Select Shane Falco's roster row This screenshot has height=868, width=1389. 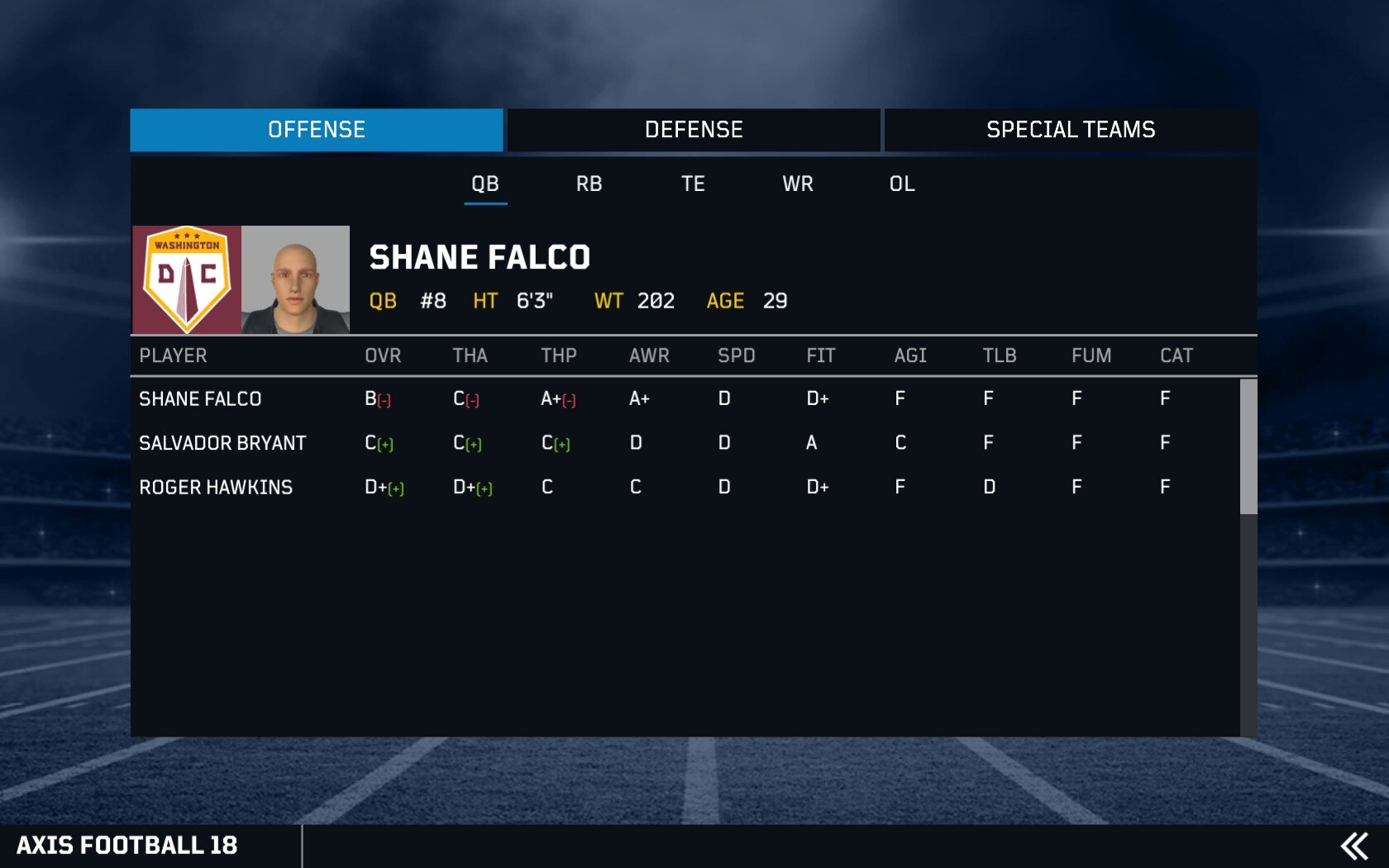click(x=200, y=399)
